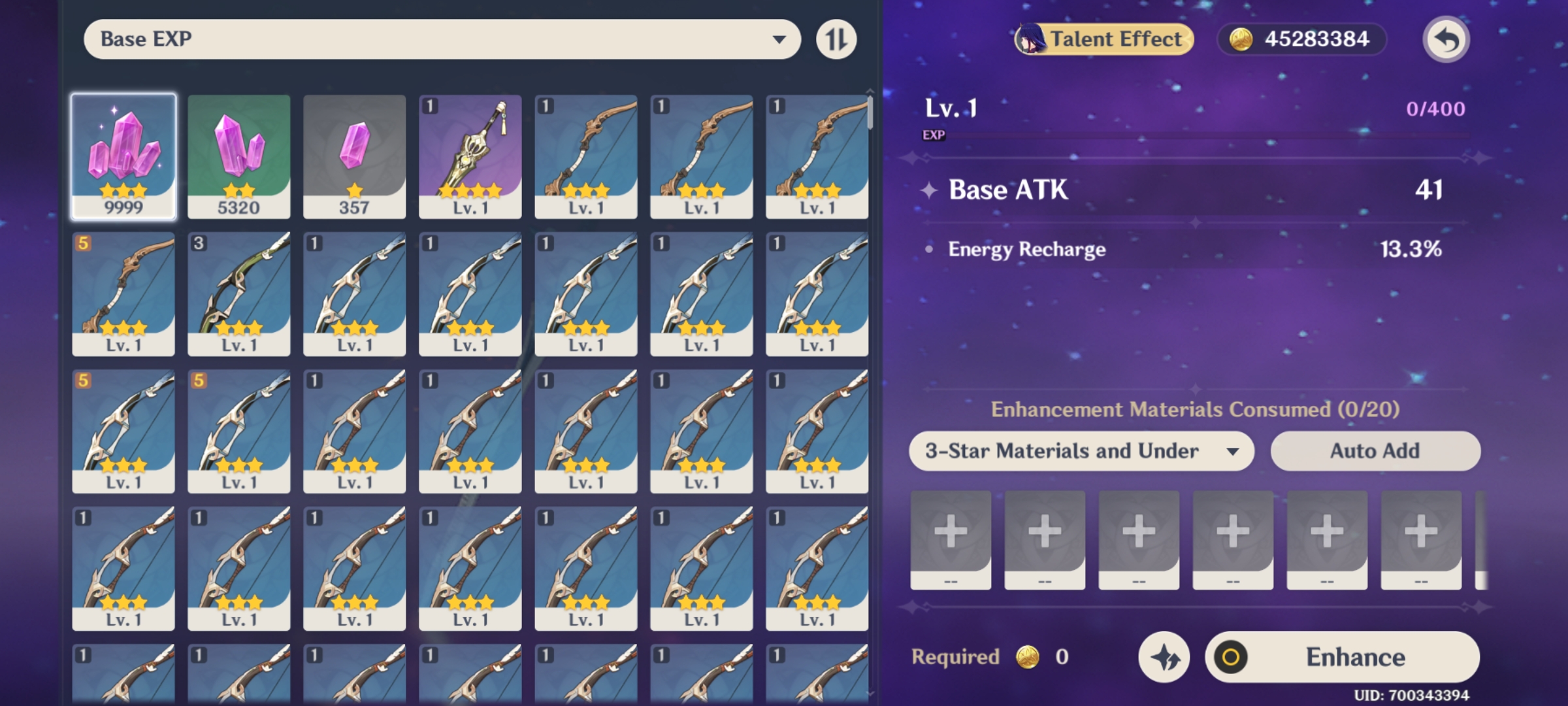This screenshot has height=706, width=1568.
Task: Open the 3-Star Materials and Under dropdown
Action: point(1083,450)
